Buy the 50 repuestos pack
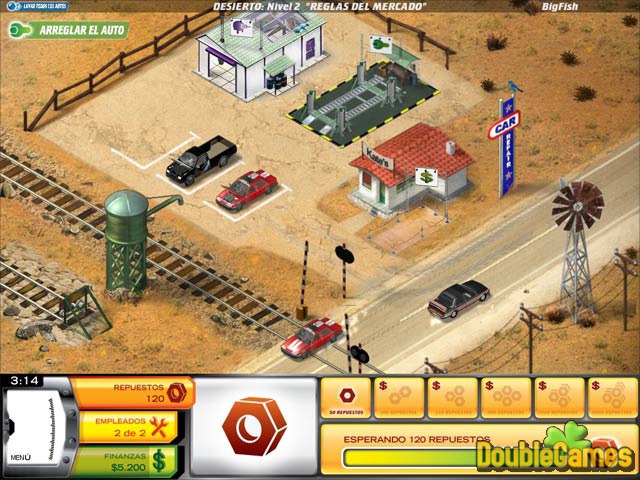This screenshot has height=480, width=640. 346,396
